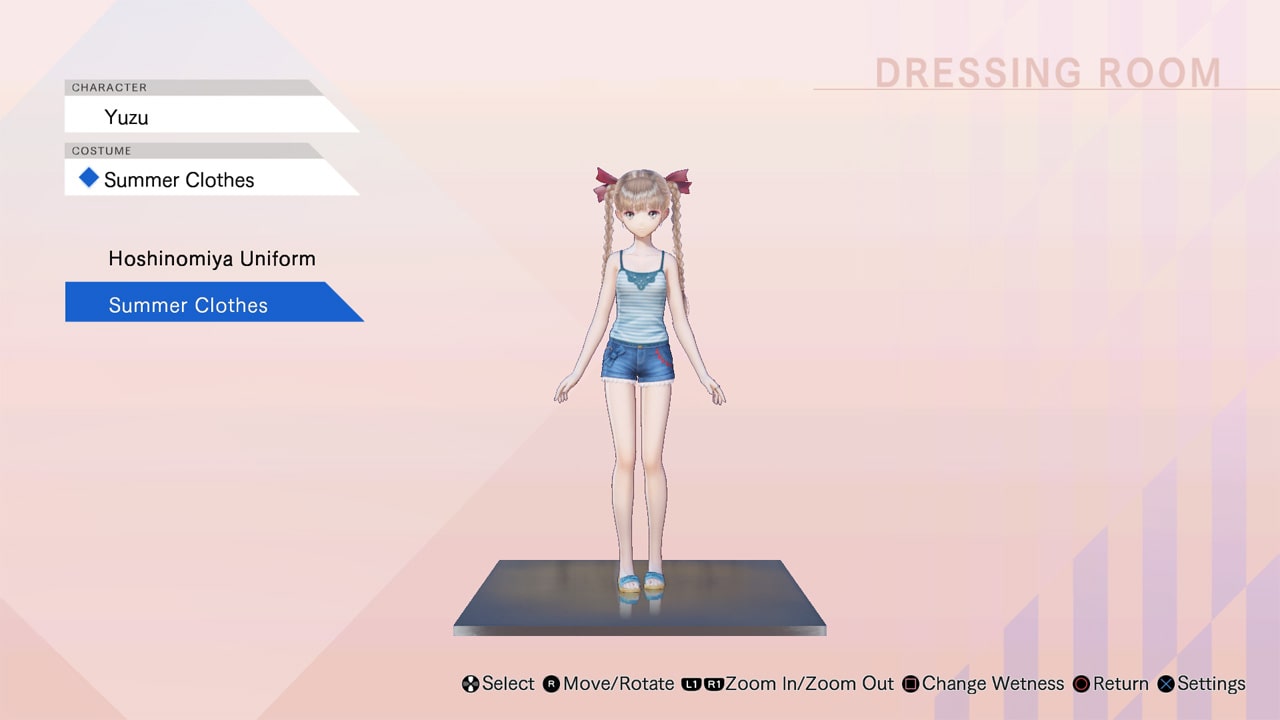Click the blue diamond next to Summer Clothes
This screenshot has width=1280, height=720.
click(x=89, y=178)
